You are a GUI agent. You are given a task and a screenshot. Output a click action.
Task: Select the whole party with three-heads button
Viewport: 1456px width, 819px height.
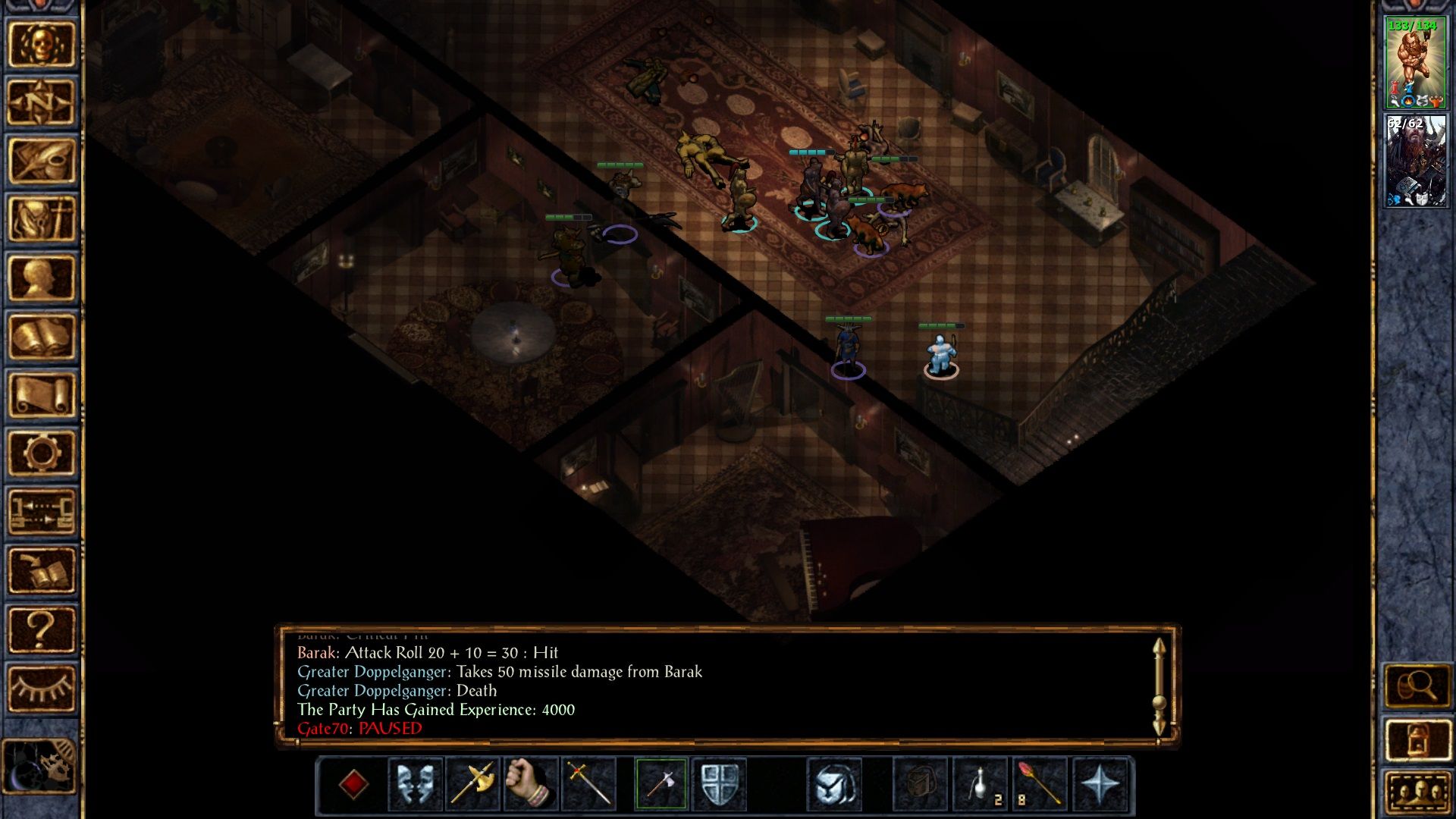(1417, 792)
